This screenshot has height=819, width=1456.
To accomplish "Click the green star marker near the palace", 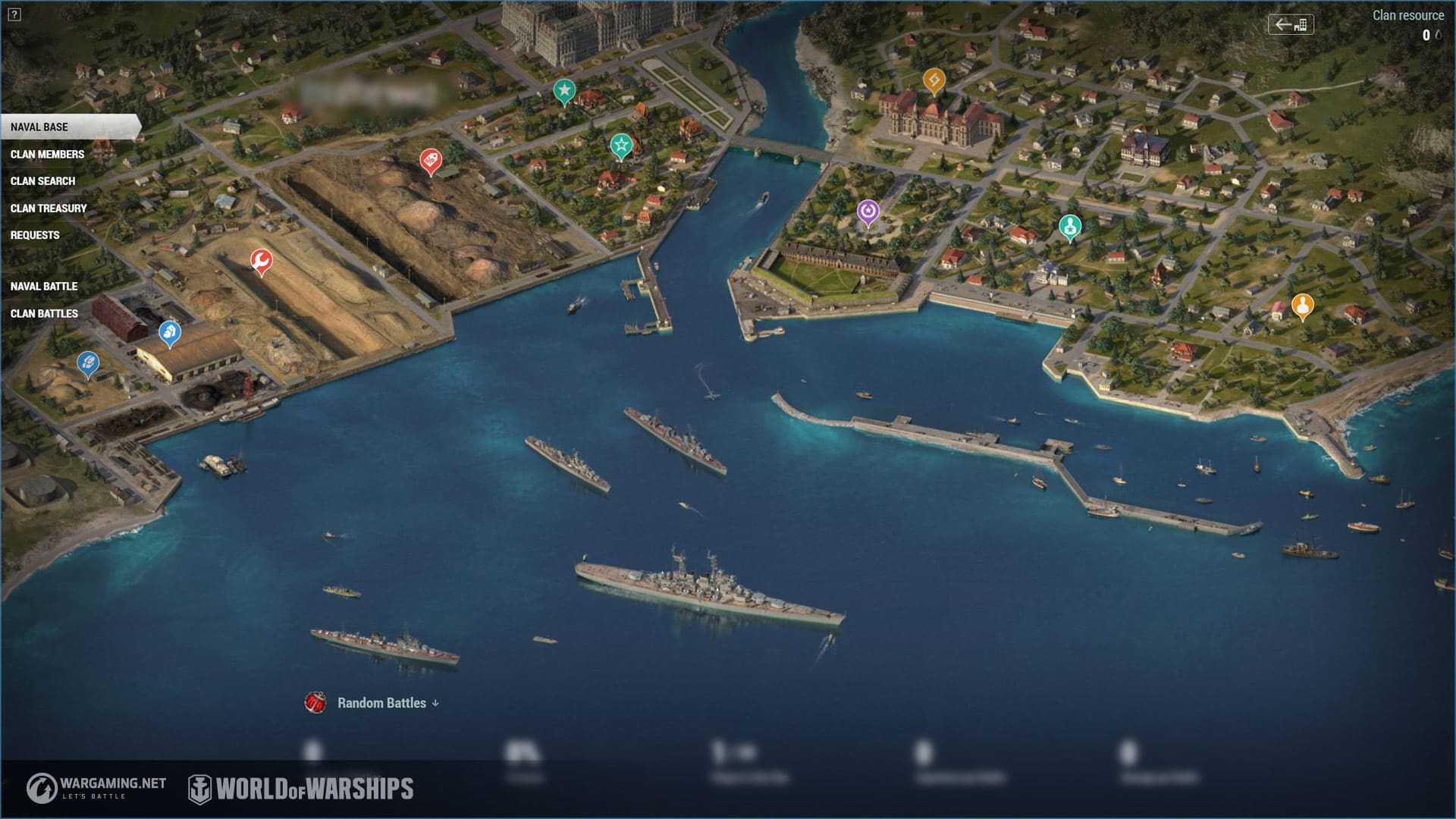I will pyautogui.click(x=563, y=90).
